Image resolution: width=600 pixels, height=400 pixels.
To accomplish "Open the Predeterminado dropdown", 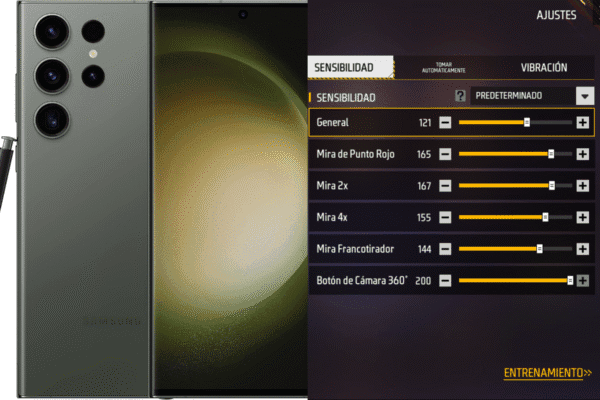I will tap(584, 96).
